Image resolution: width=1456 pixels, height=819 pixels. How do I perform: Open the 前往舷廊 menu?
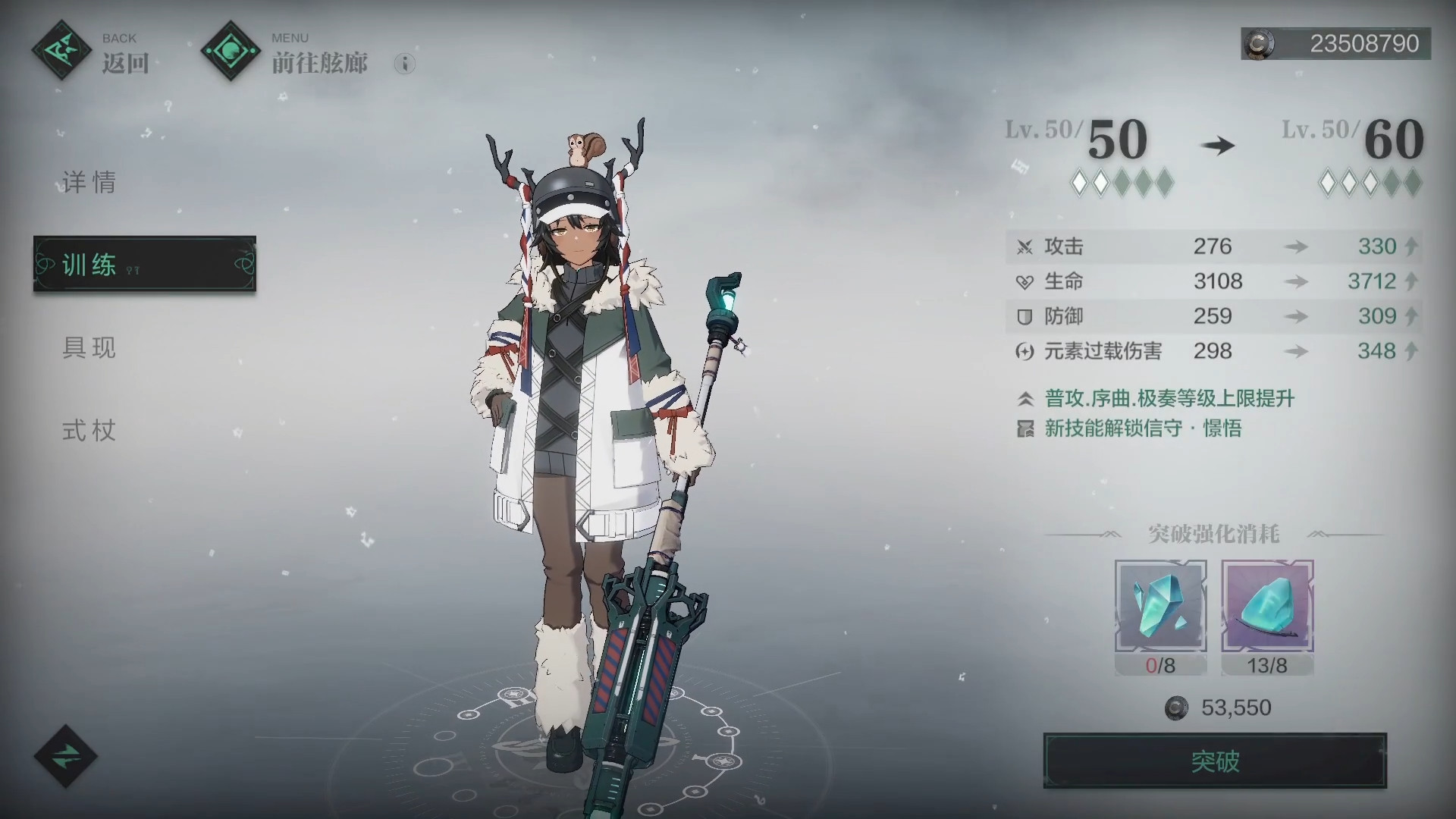287,52
